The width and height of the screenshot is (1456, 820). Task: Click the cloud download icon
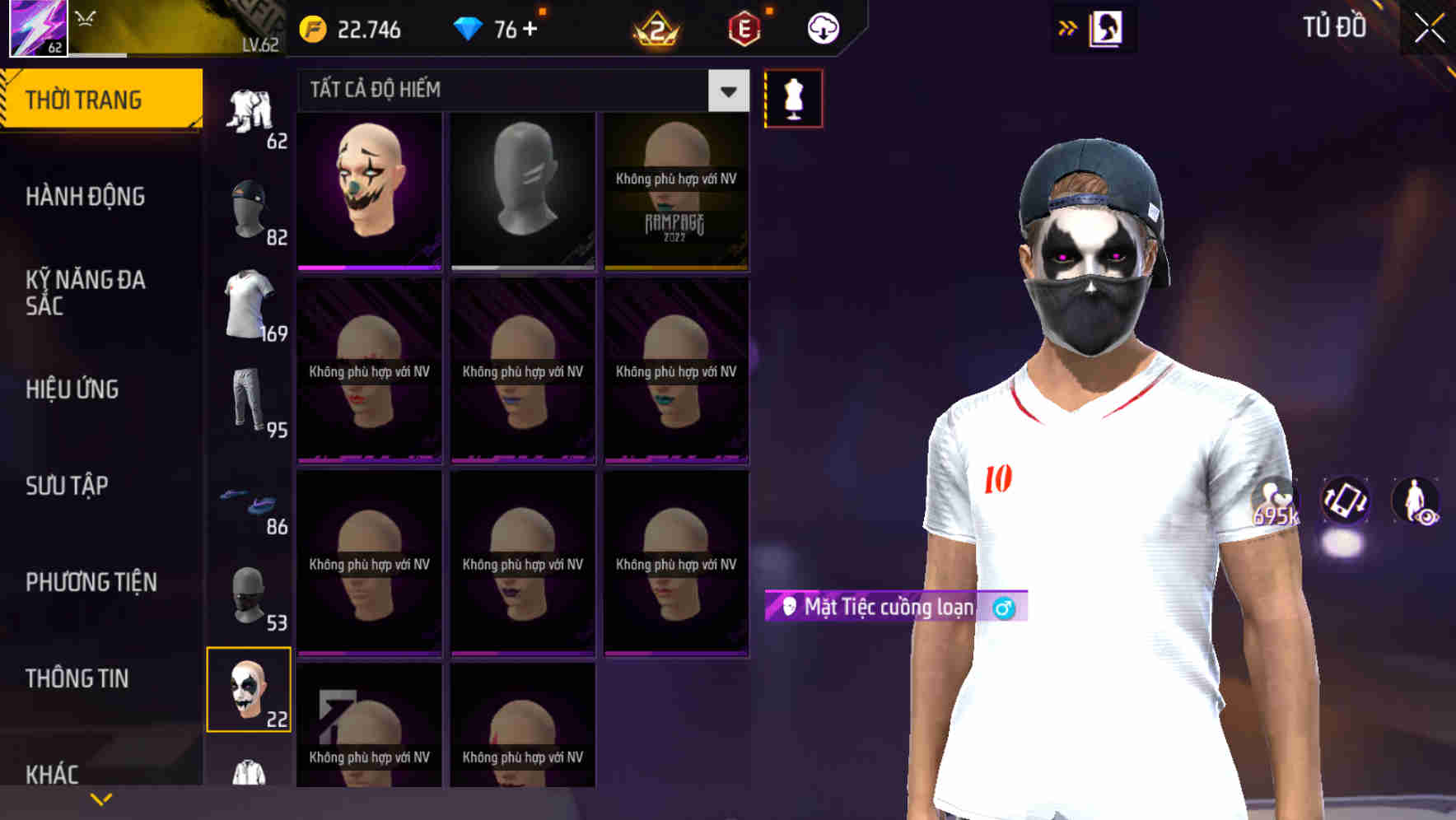822,28
